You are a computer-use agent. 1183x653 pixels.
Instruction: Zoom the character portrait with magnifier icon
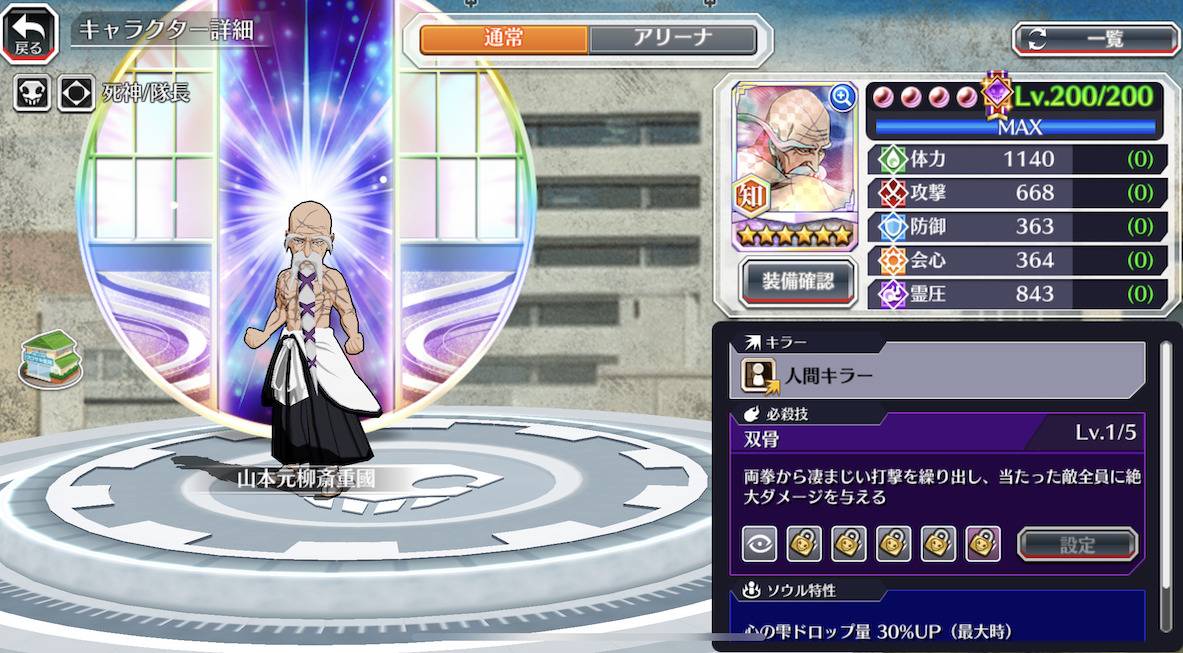842,96
